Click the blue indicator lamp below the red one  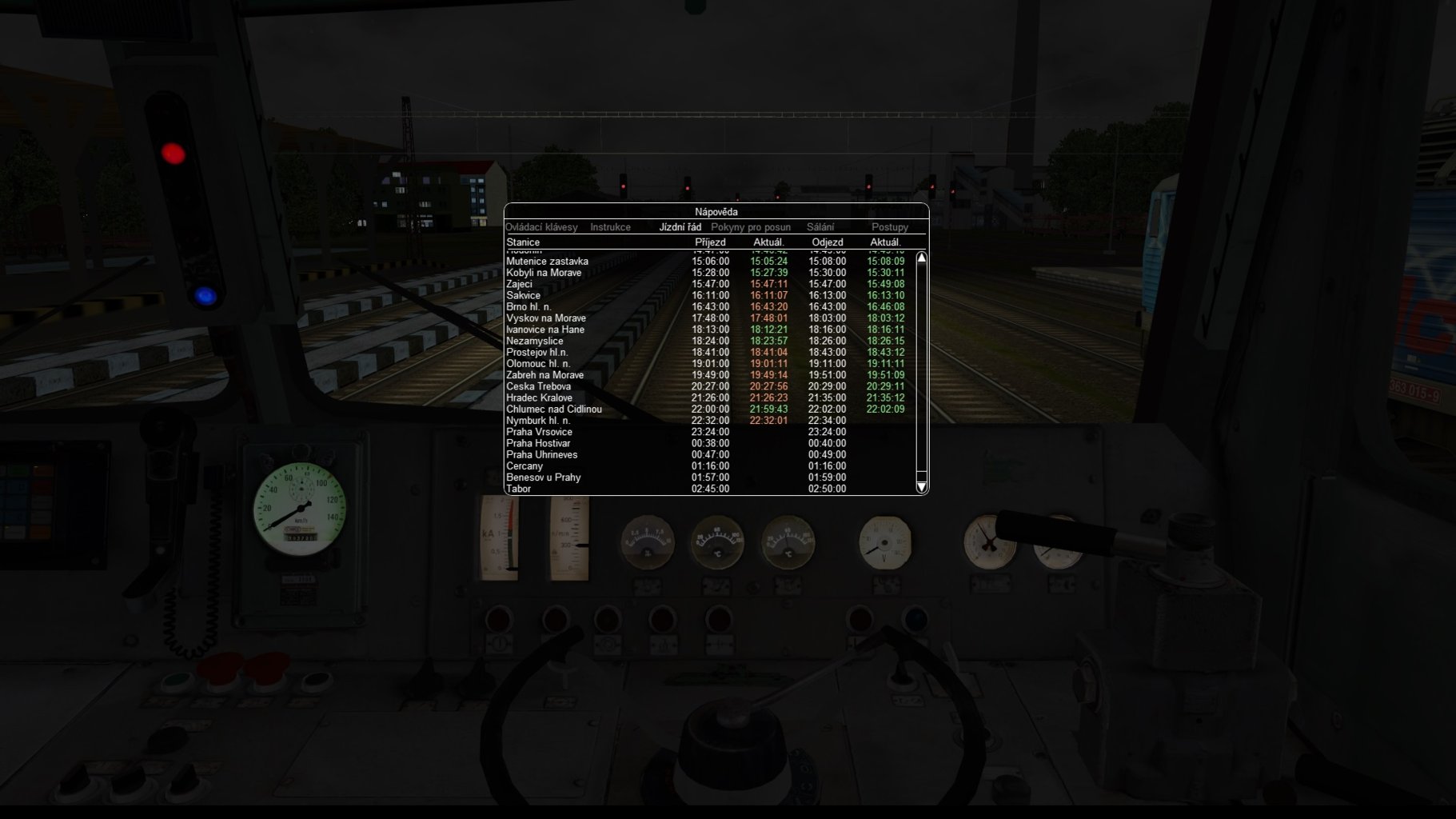click(205, 296)
